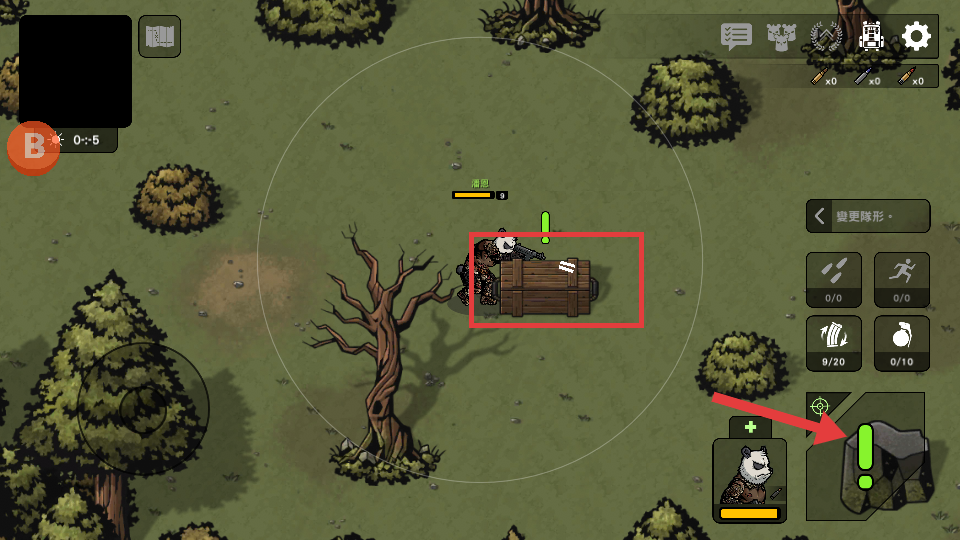Throw a grenade with the grenade button
The height and width of the screenshot is (540, 960).
(x=902, y=343)
